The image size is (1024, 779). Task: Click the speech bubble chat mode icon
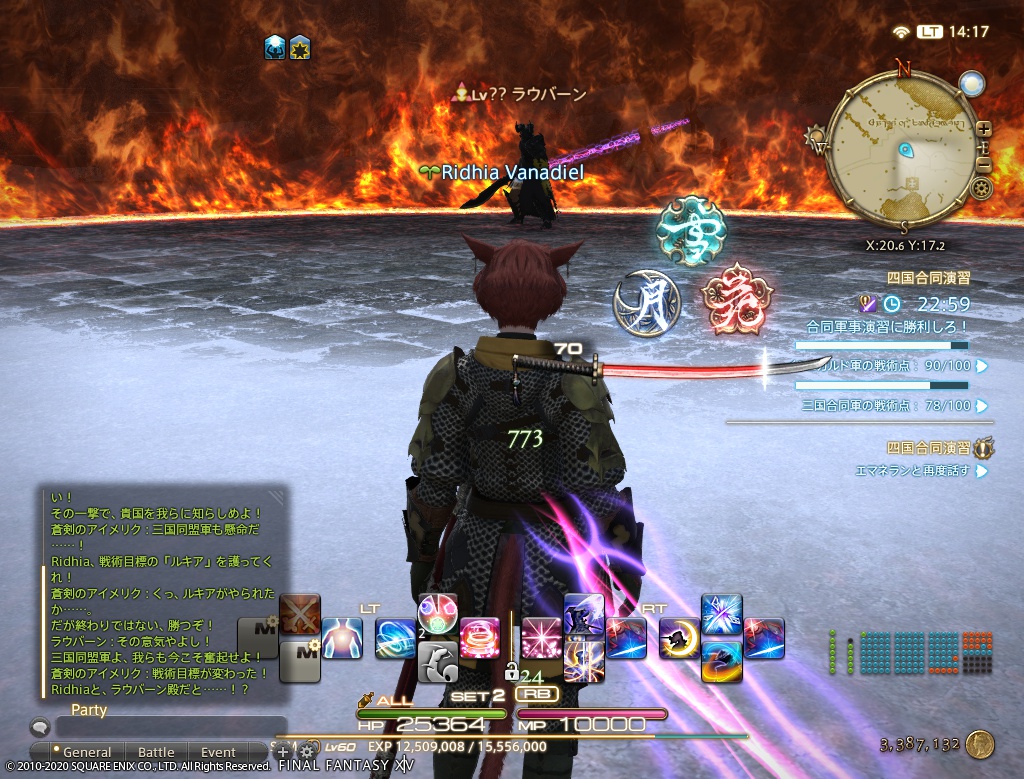click(x=39, y=728)
